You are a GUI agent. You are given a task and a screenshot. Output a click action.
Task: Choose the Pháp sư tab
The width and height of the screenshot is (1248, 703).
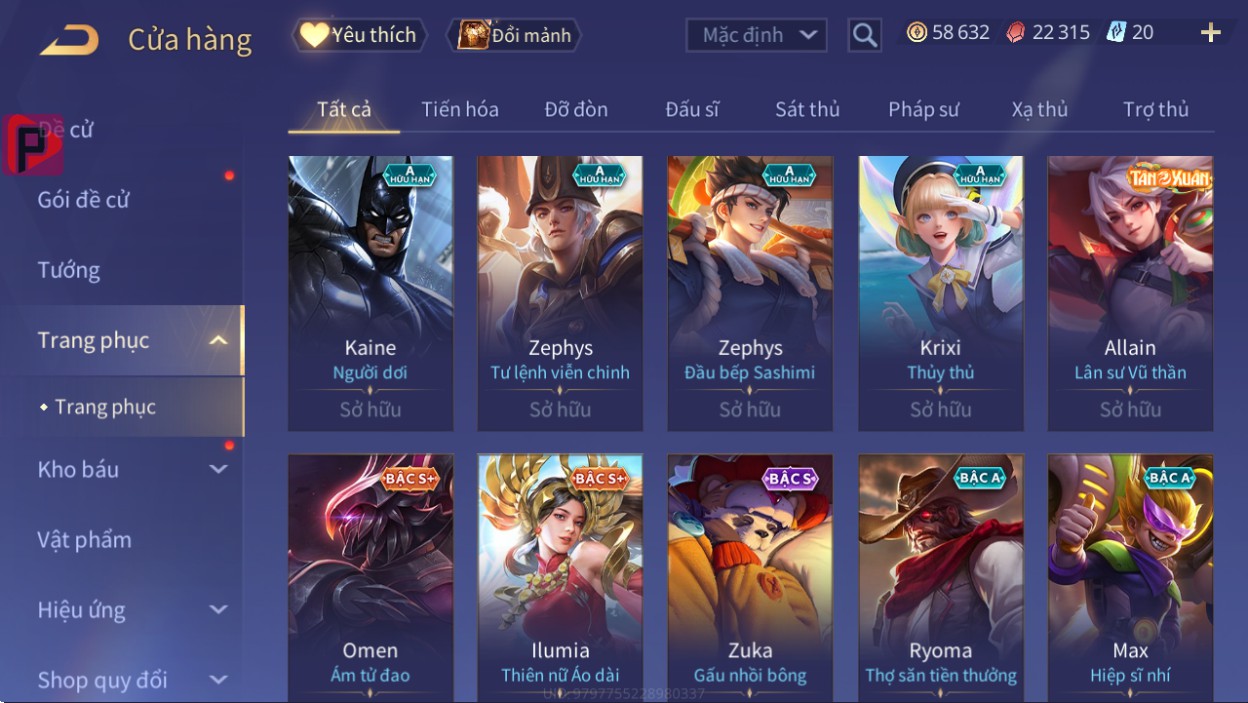(x=923, y=109)
